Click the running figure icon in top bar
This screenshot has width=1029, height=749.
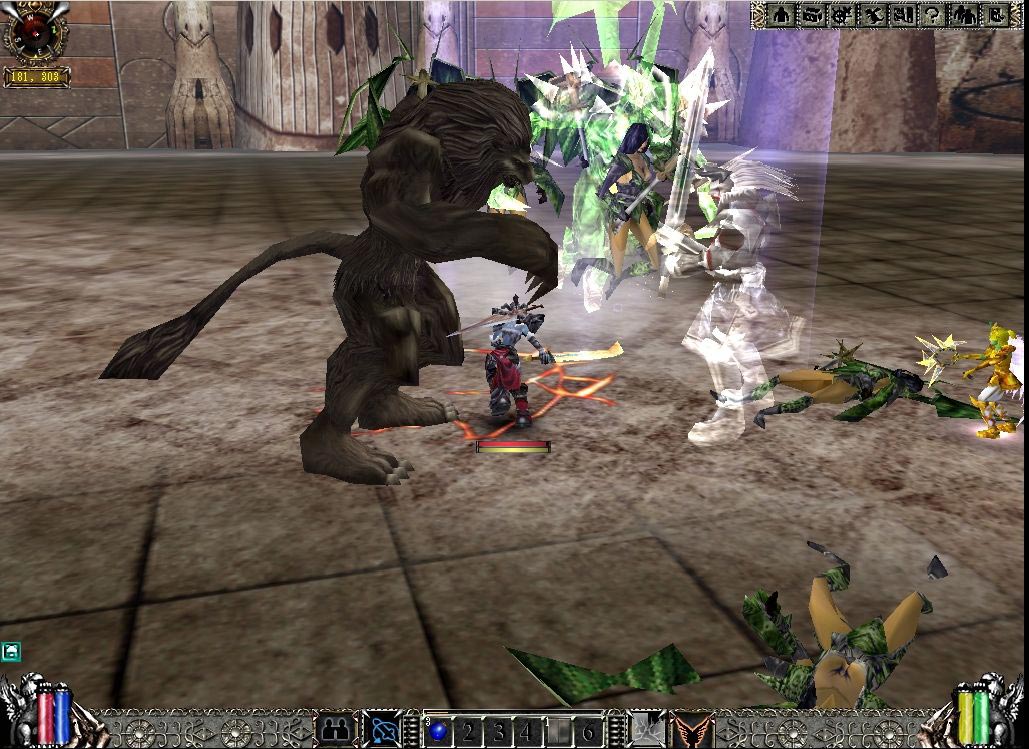point(873,15)
